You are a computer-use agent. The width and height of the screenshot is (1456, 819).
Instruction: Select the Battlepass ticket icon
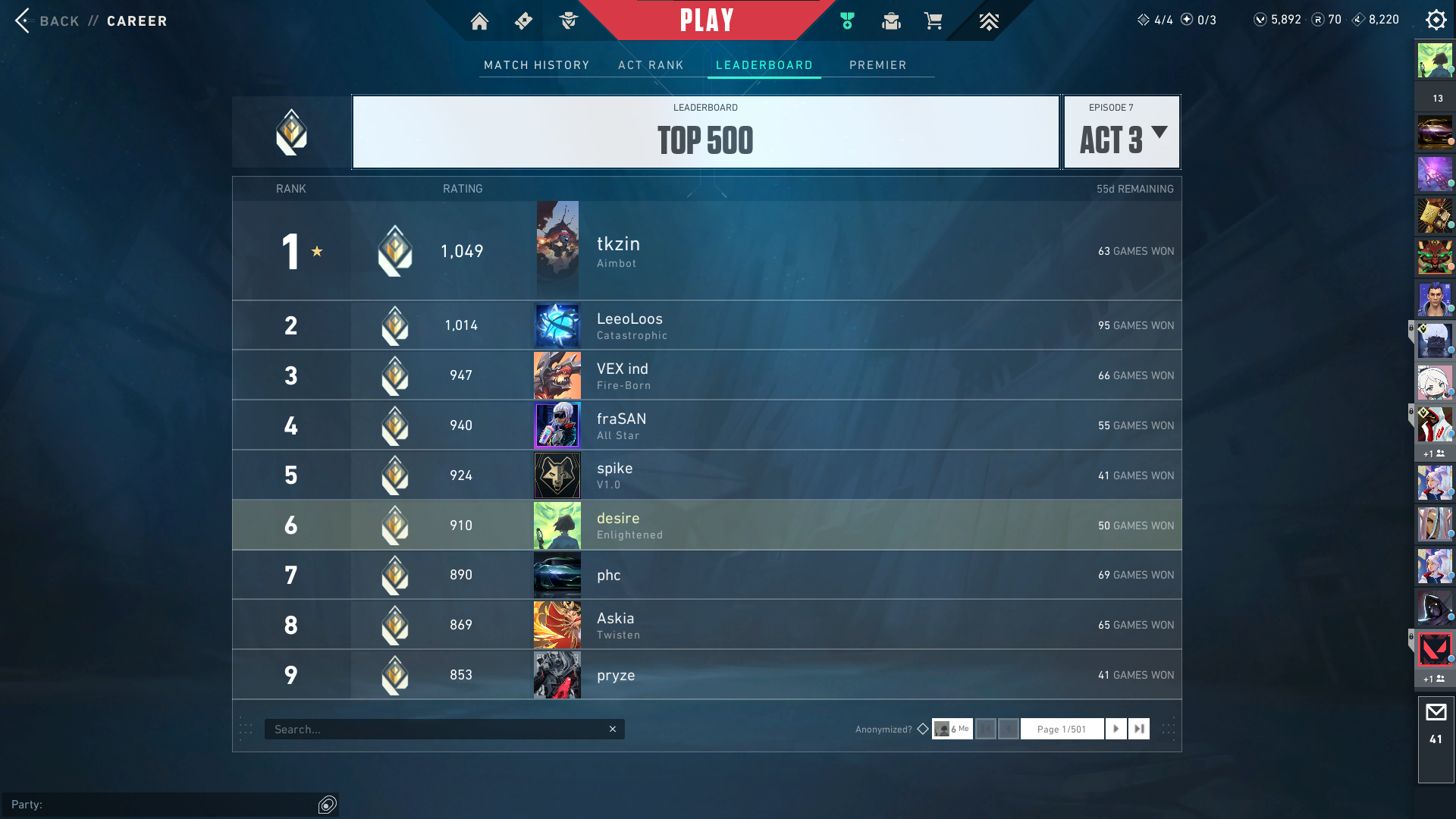(x=522, y=20)
